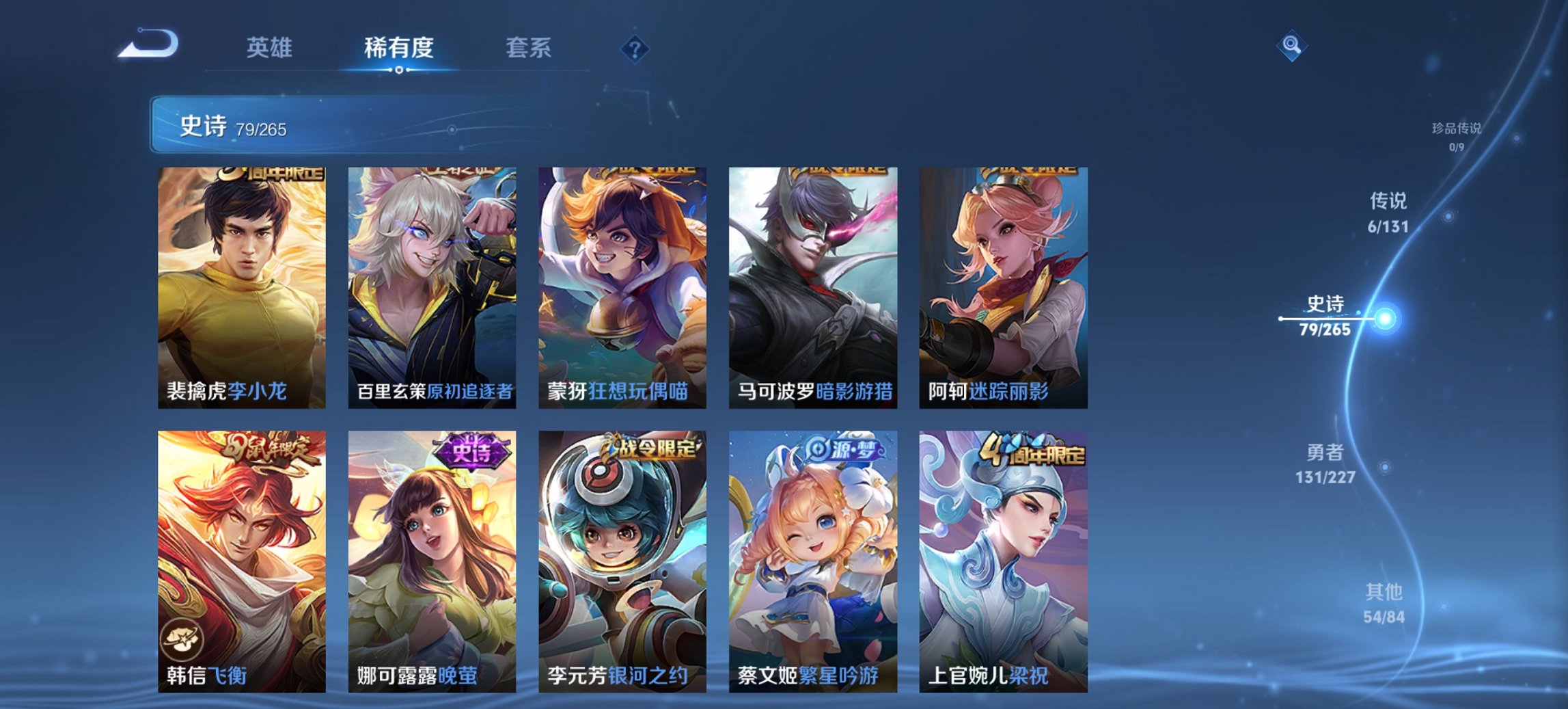Open the 裴擒虎 李小龙 skin card
Viewport: 1568px width, 709px height.
[x=245, y=287]
